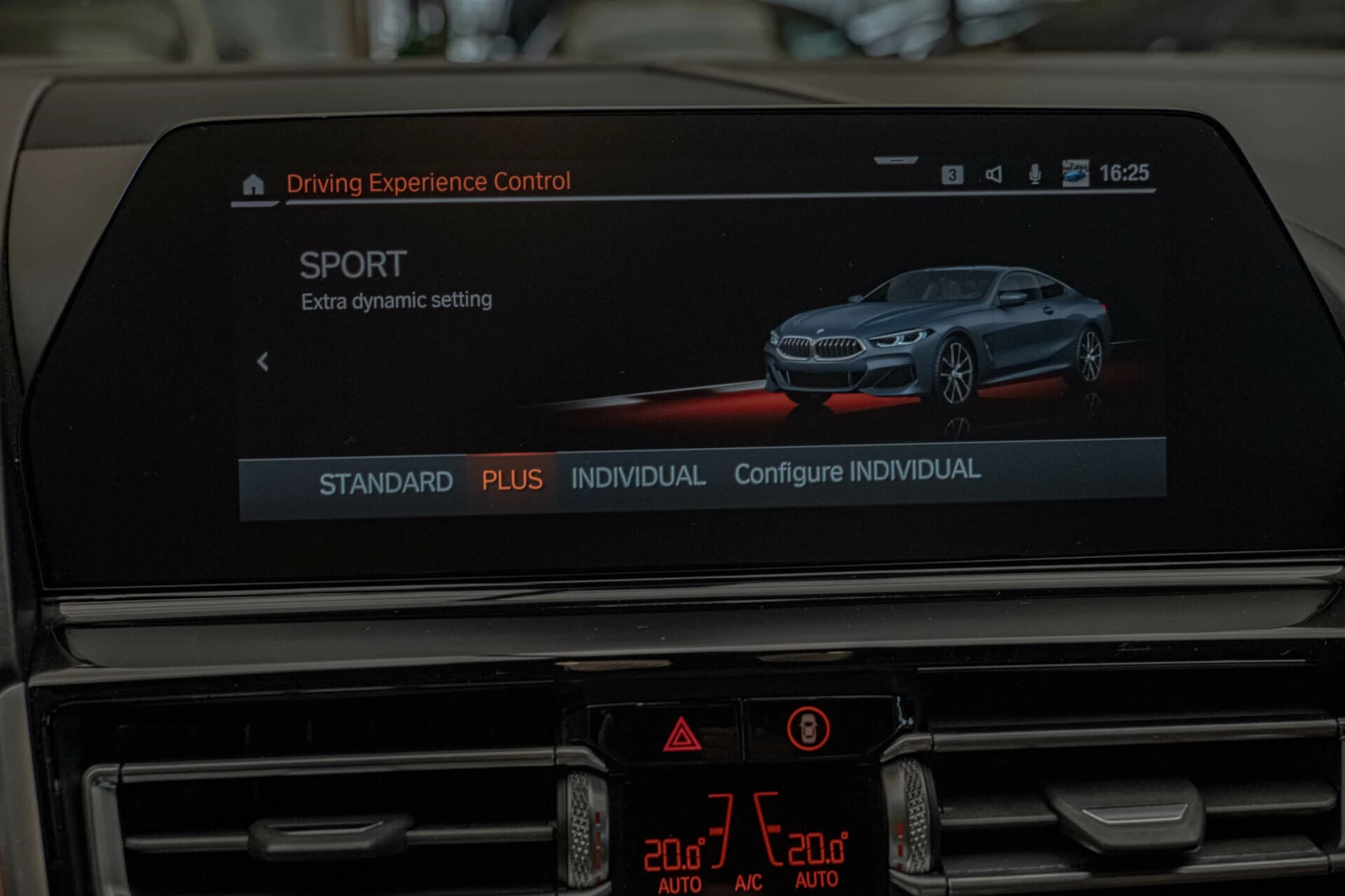Adjust the driver temperature showing 20.0 degrees
1345x896 pixels.
coord(672,852)
